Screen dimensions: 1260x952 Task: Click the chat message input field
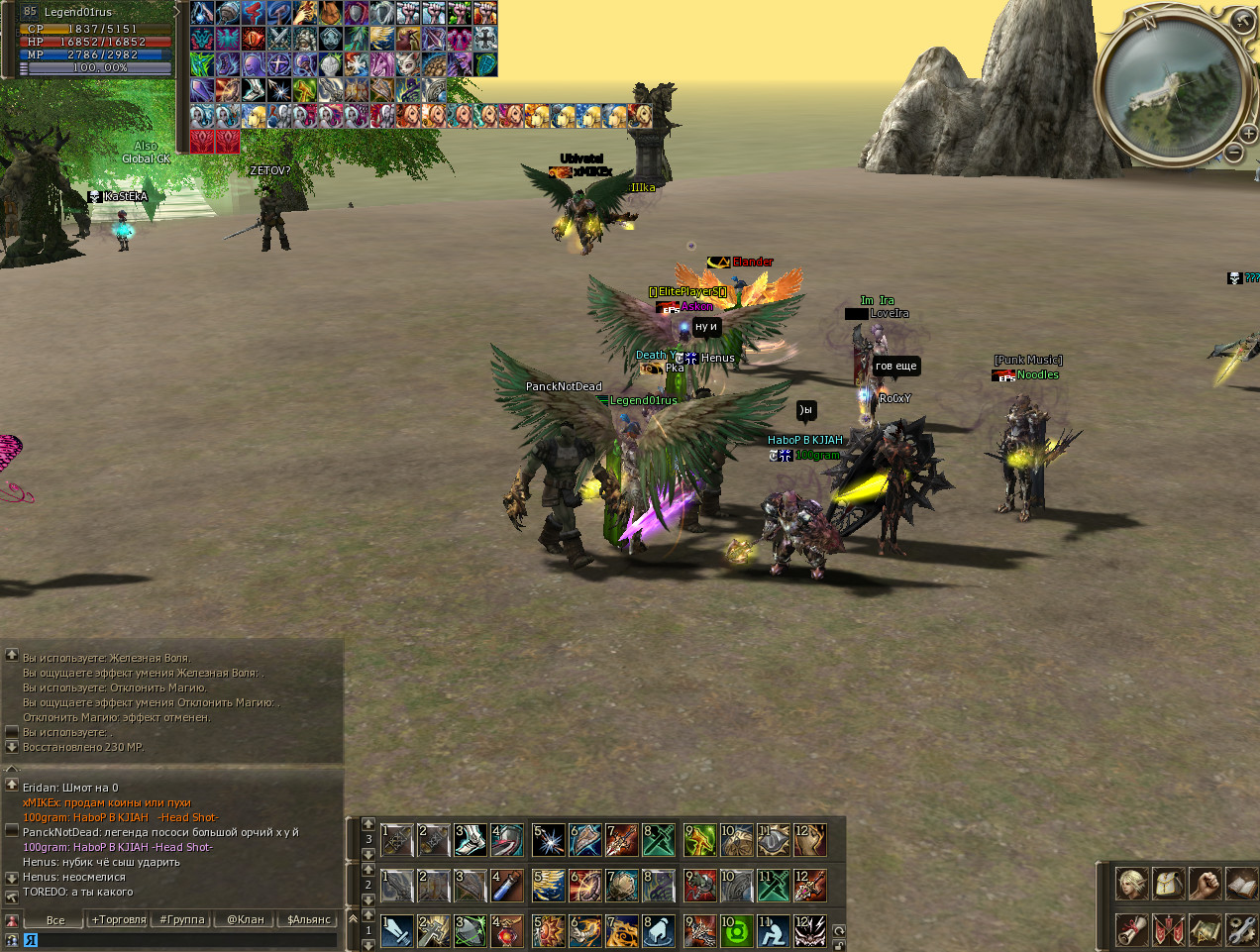183,940
